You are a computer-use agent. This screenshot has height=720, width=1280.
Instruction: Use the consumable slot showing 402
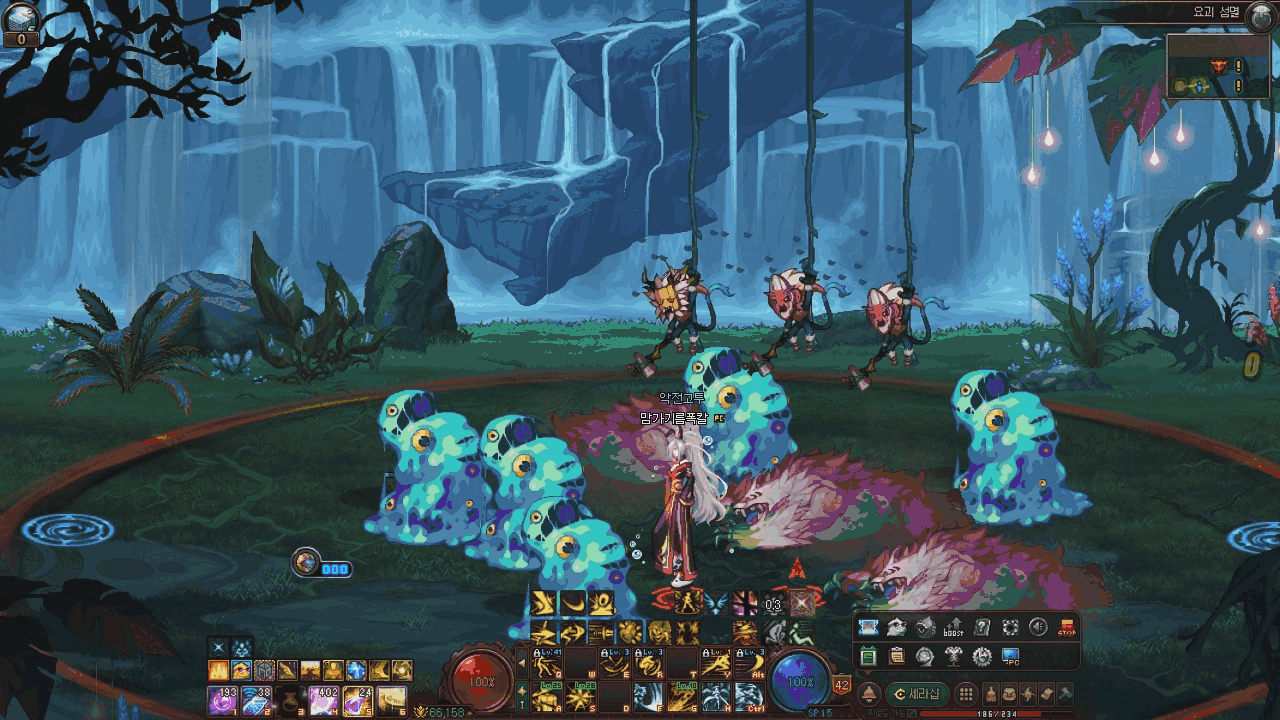click(324, 700)
